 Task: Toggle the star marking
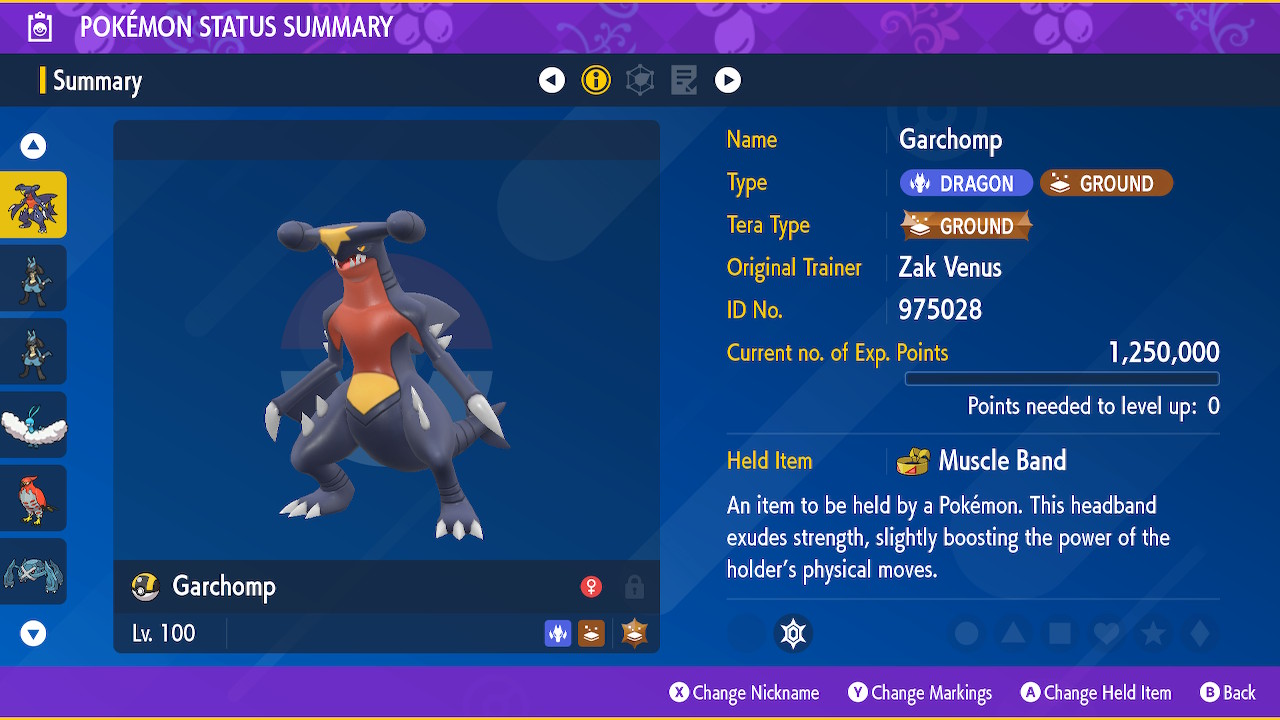[x=1152, y=634]
